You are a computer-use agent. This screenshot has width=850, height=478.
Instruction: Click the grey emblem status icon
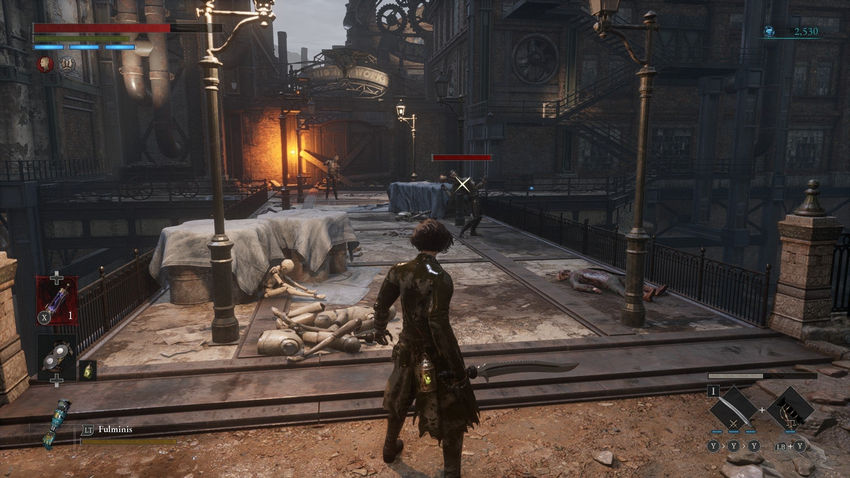pos(68,64)
